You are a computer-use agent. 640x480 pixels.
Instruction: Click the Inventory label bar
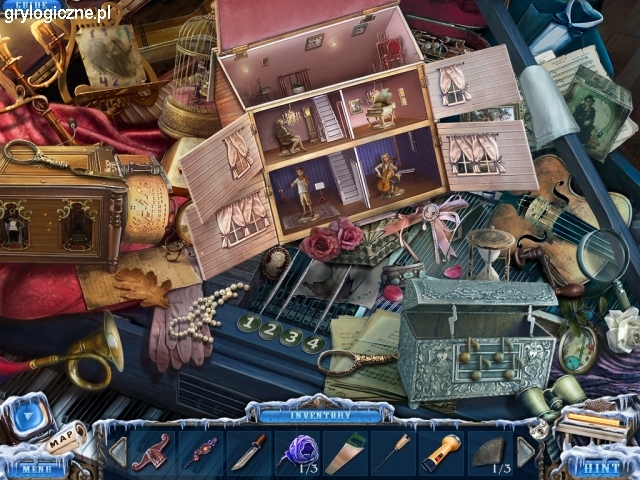320,414
